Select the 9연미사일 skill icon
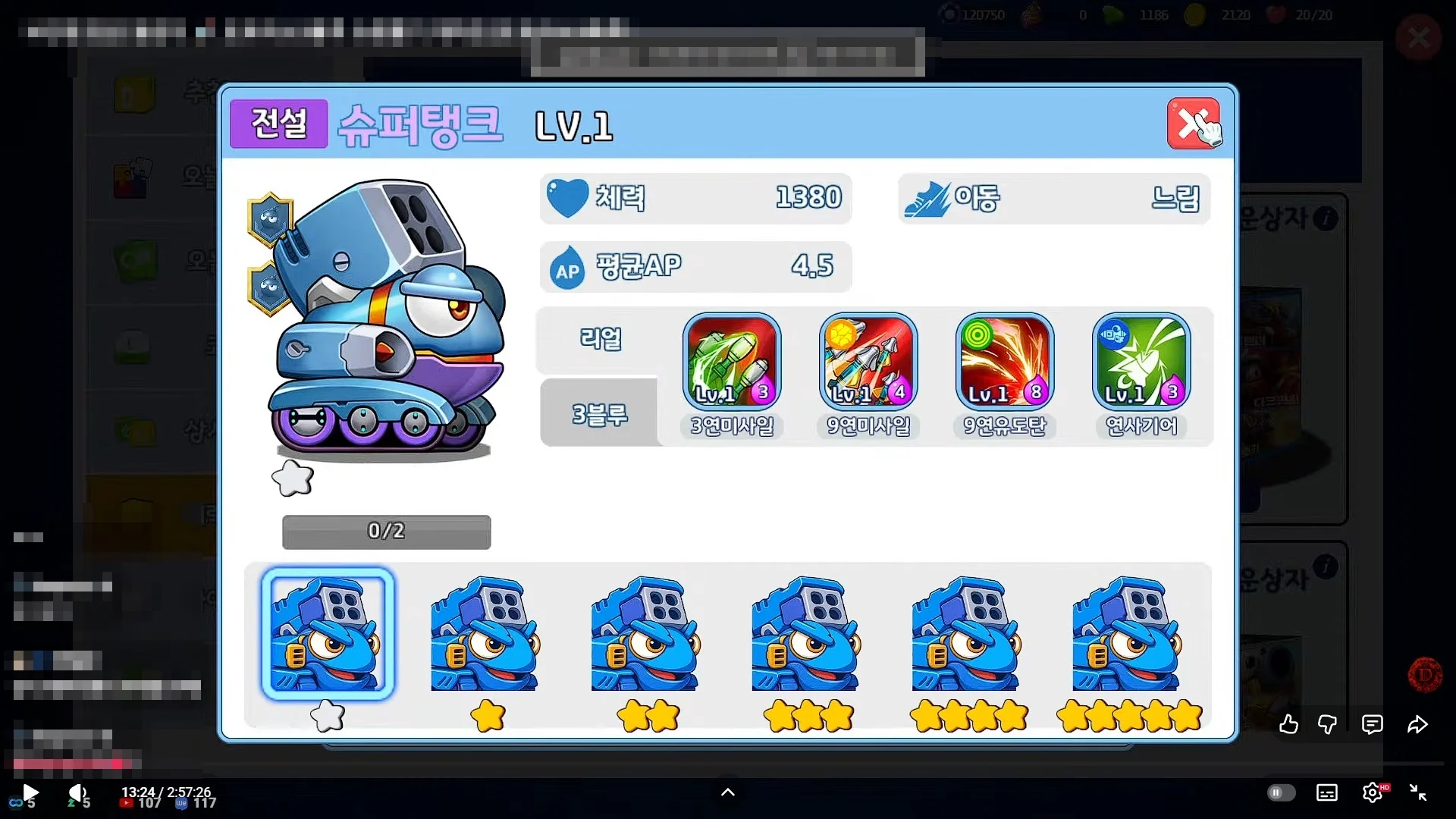The image size is (1456, 819). point(868,362)
